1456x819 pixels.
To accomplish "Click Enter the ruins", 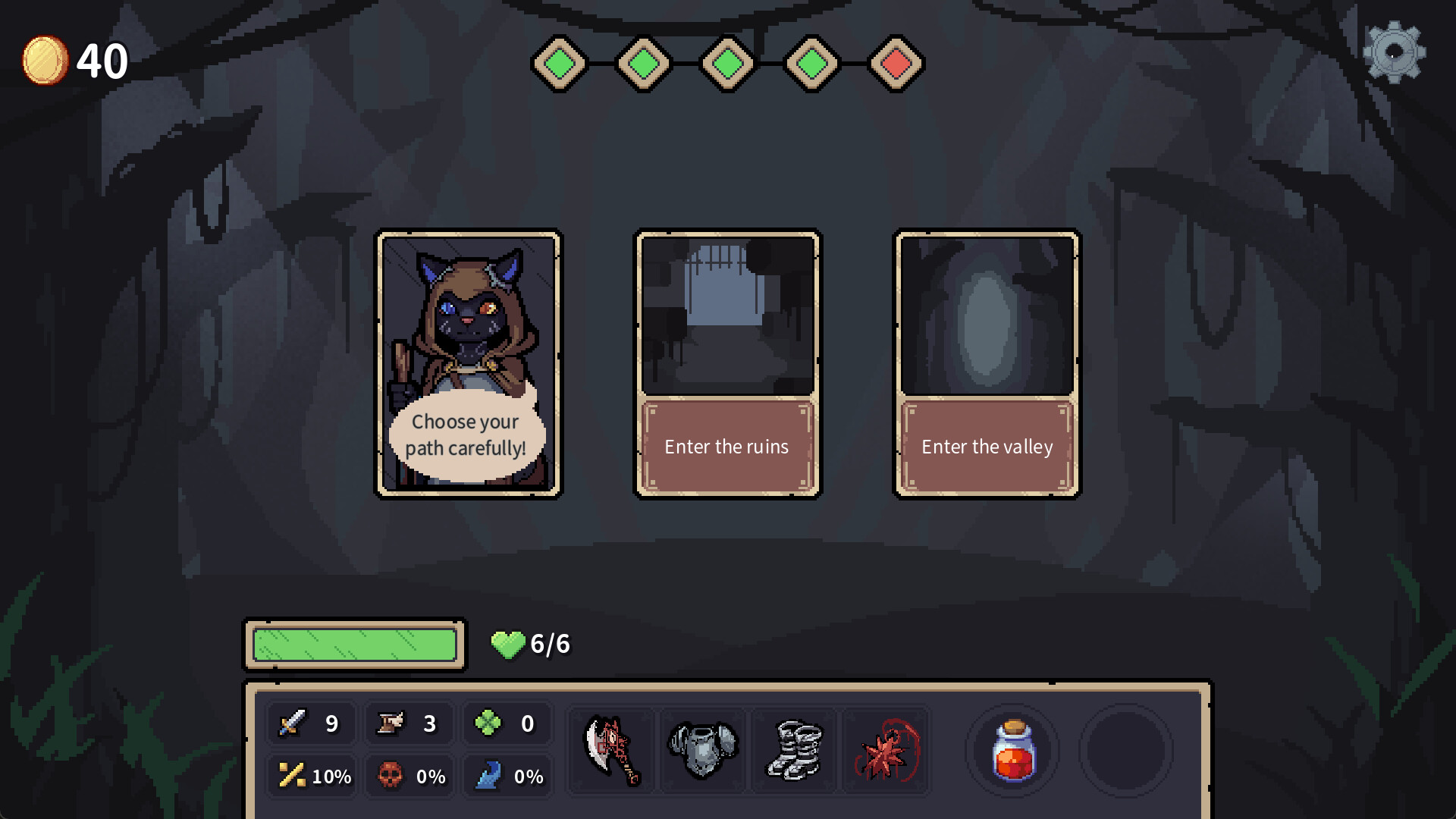I will tap(726, 447).
